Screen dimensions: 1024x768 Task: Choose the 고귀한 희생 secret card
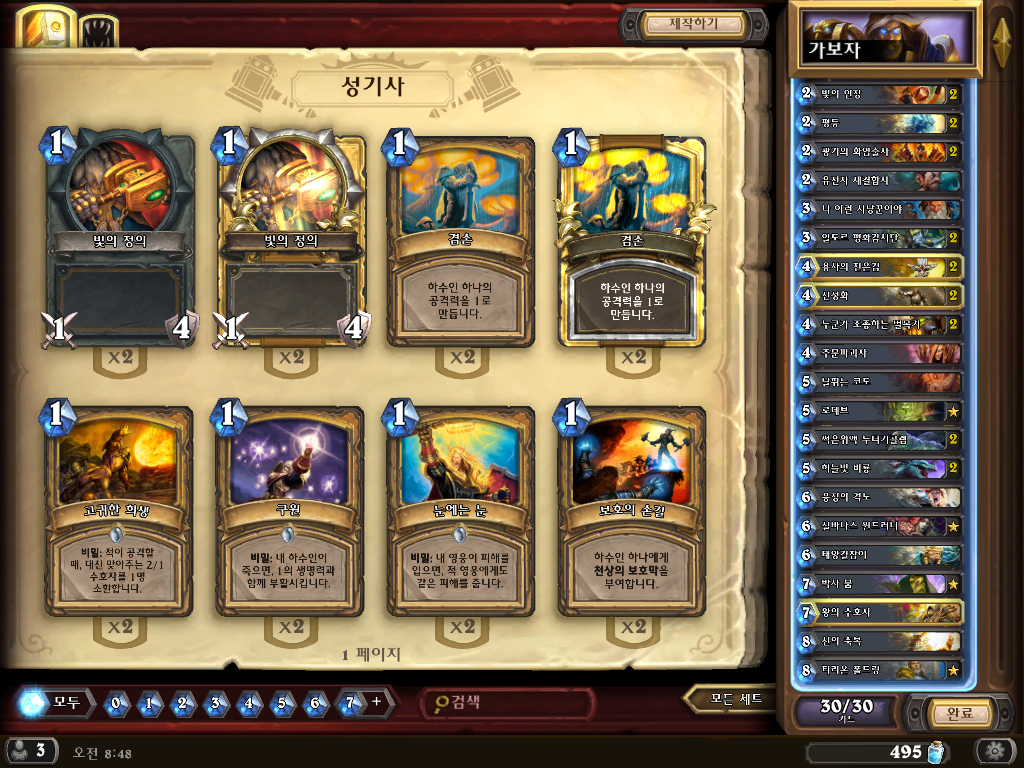[x=119, y=510]
